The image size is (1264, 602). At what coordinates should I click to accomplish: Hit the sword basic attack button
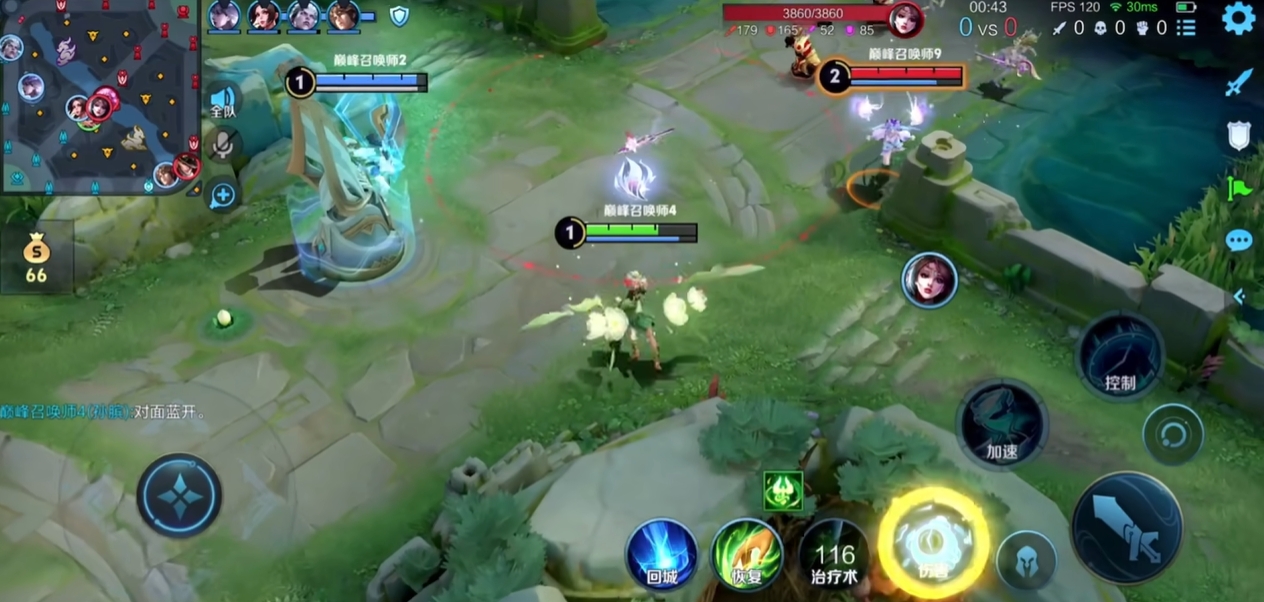click(x=1127, y=526)
